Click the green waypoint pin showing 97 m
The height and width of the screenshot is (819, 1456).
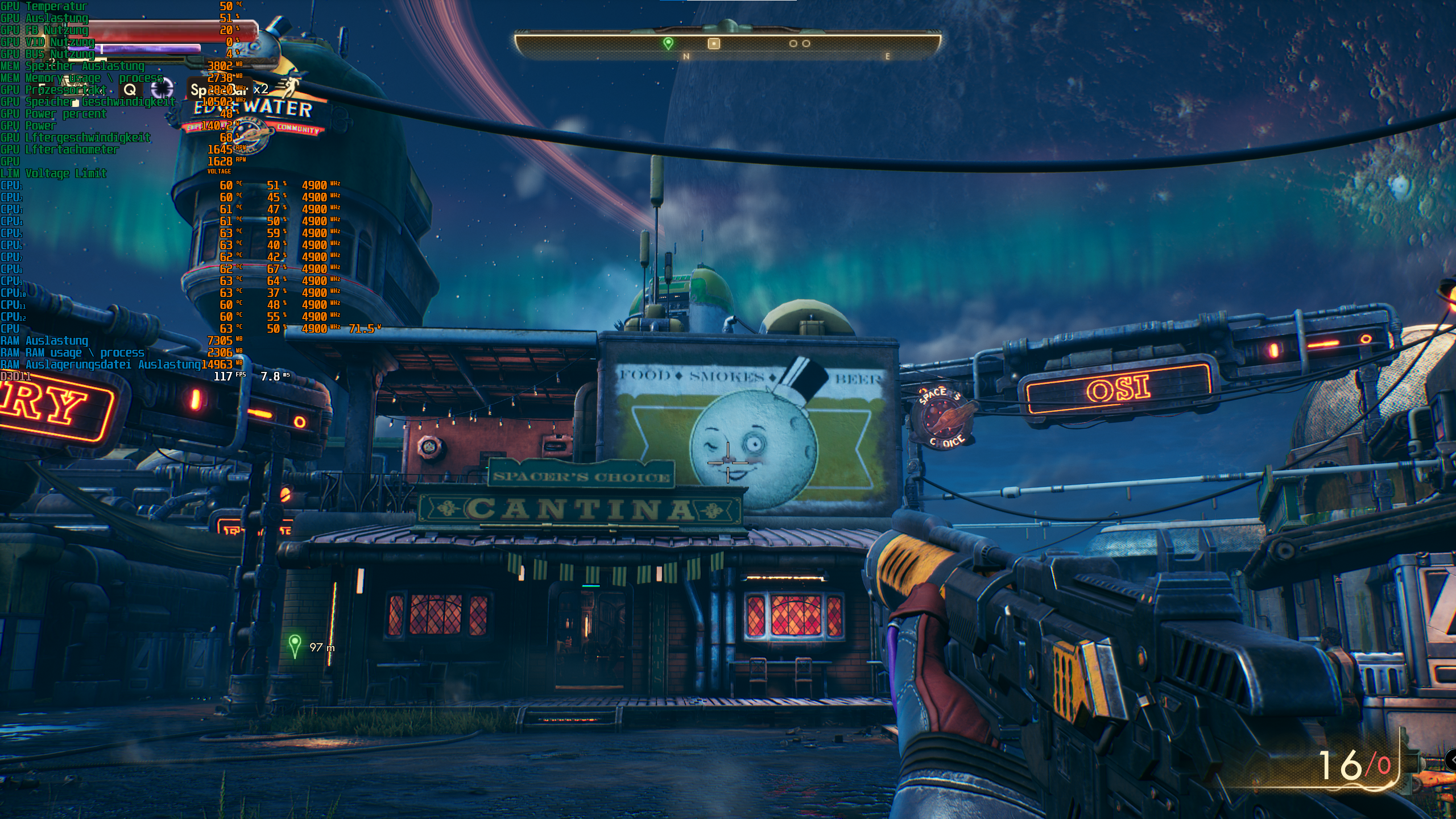tap(295, 646)
